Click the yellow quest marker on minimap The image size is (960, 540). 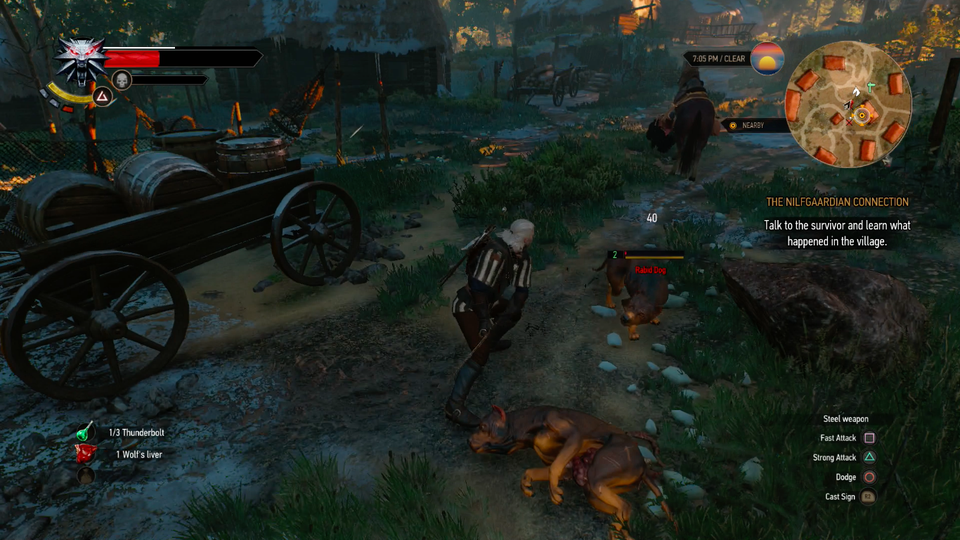pos(860,117)
